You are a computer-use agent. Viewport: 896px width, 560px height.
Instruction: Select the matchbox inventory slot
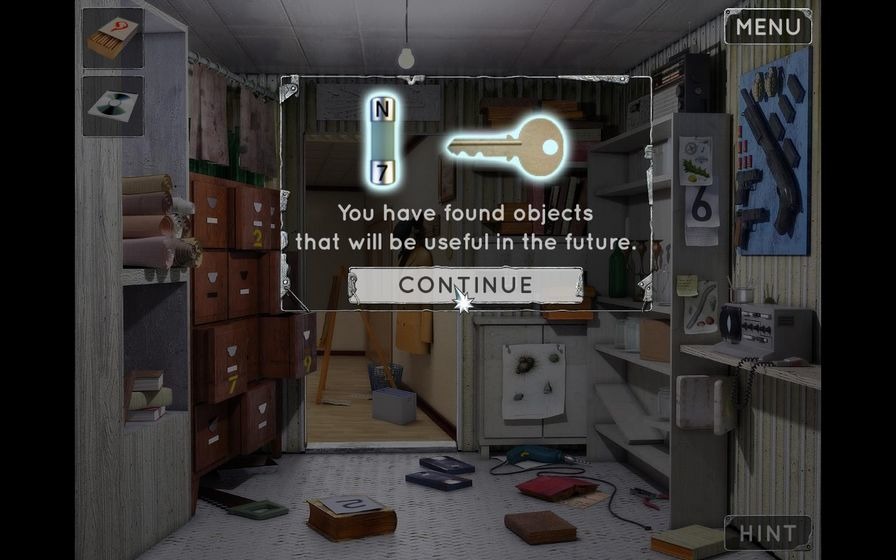113,39
